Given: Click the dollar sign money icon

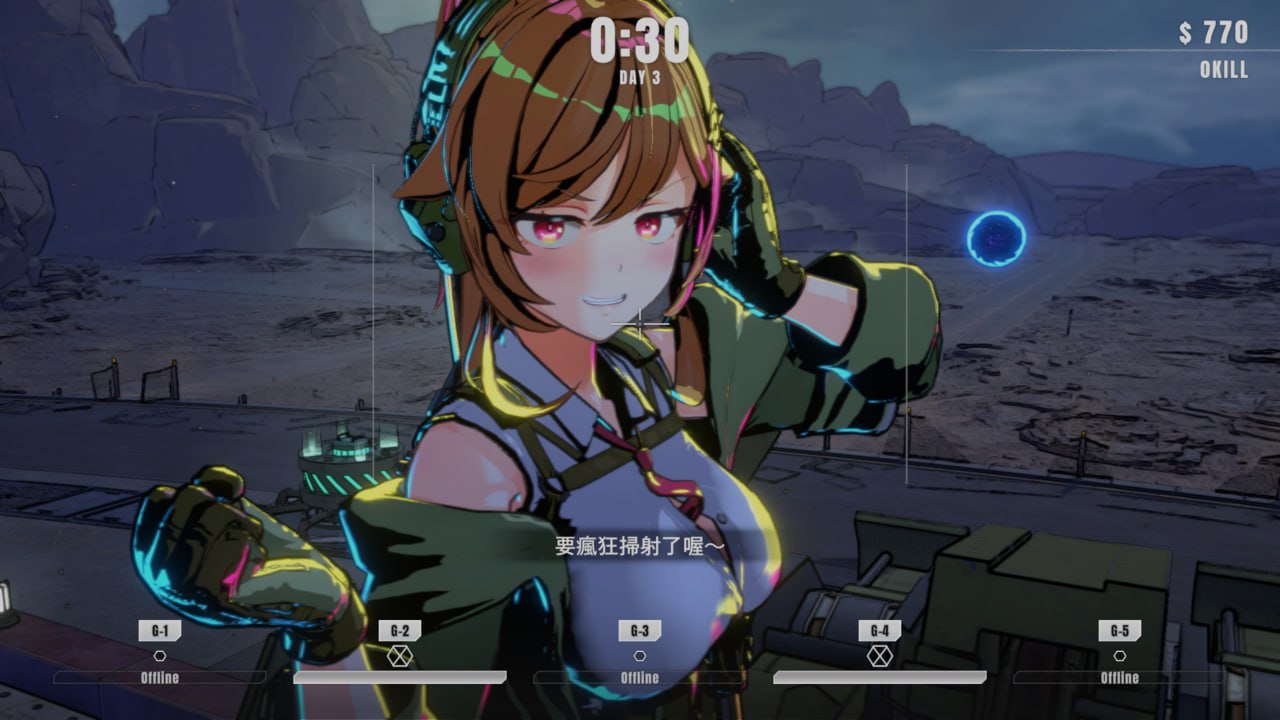Looking at the screenshot, I should [x=1185, y=32].
